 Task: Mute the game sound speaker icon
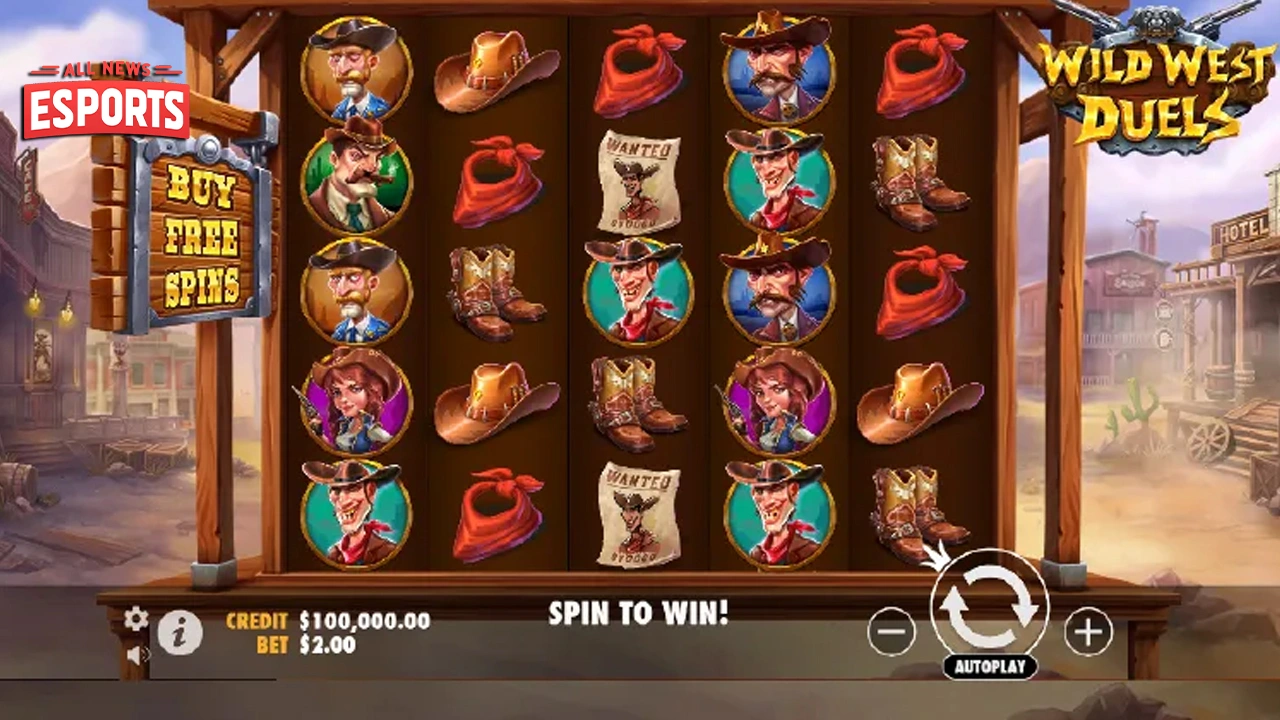click(x=134, y=653)
